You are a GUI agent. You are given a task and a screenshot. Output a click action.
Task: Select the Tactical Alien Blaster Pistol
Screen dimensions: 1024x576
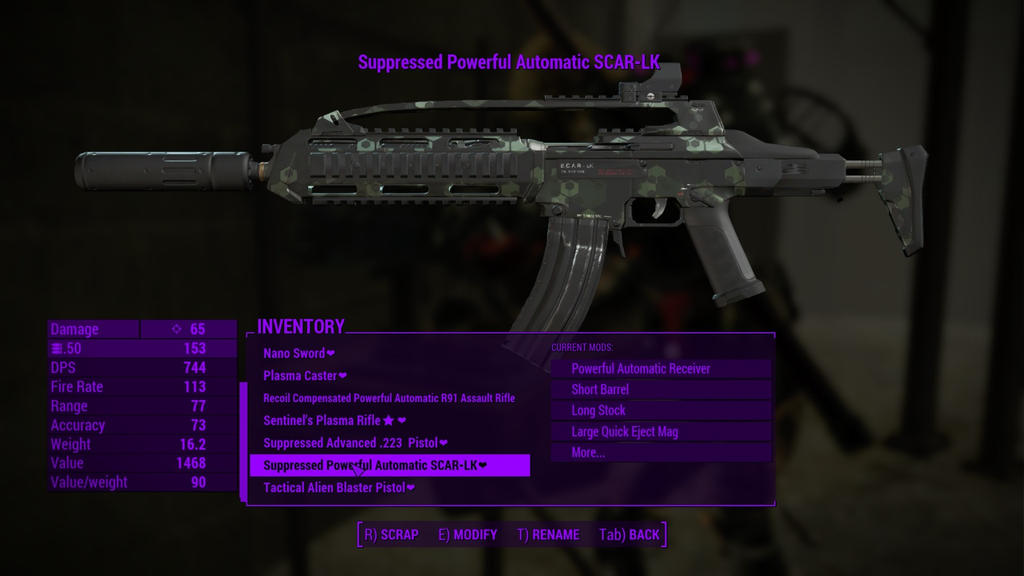coord(338,488)
